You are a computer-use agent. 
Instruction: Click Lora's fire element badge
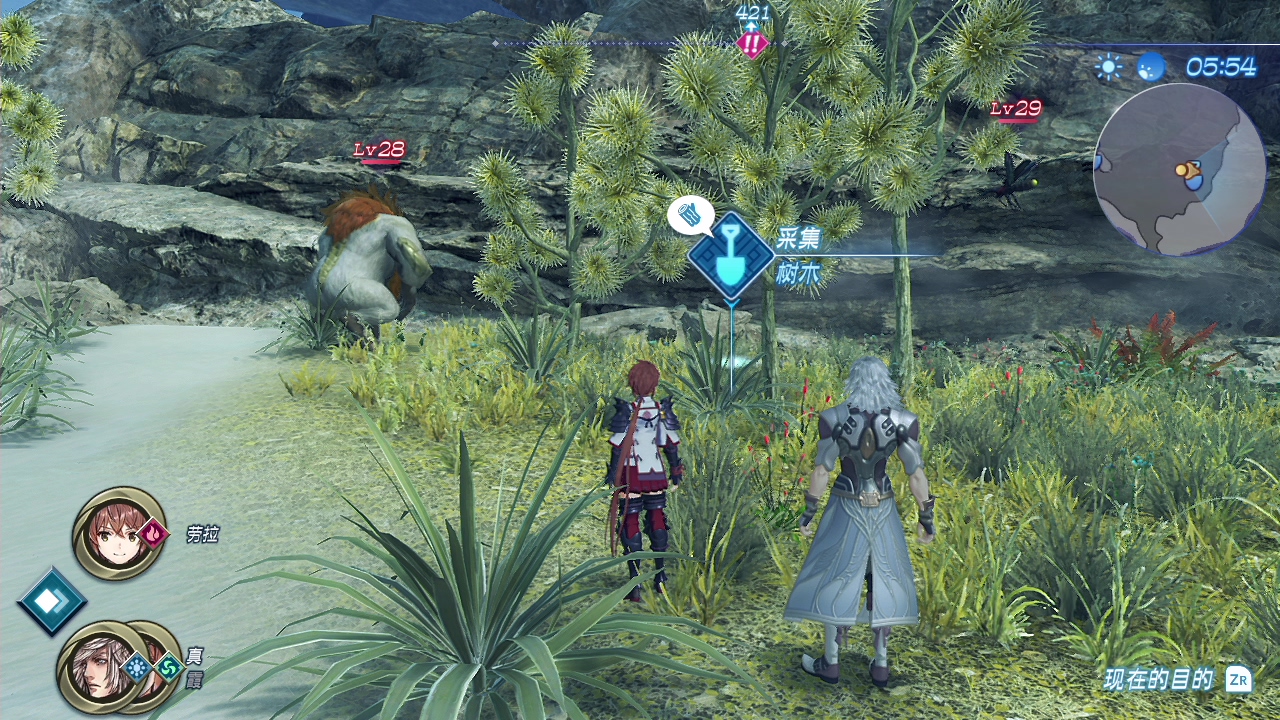153,534
